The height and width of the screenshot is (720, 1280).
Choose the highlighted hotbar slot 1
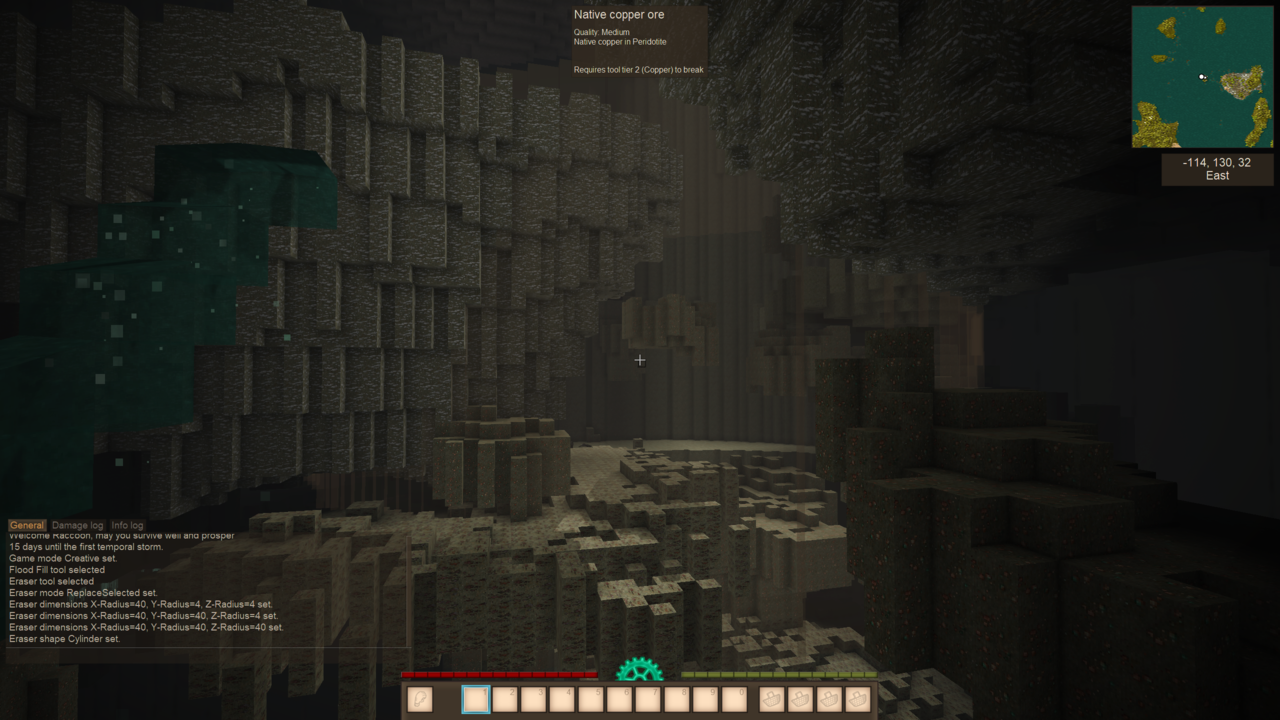(x=476, y=699)
